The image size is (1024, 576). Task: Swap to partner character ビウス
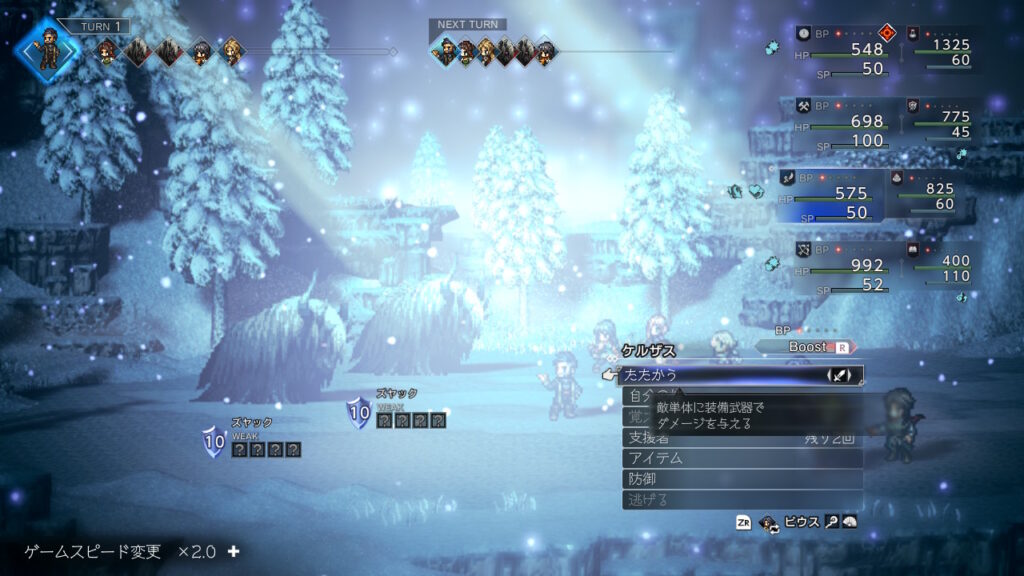(800, 522)
